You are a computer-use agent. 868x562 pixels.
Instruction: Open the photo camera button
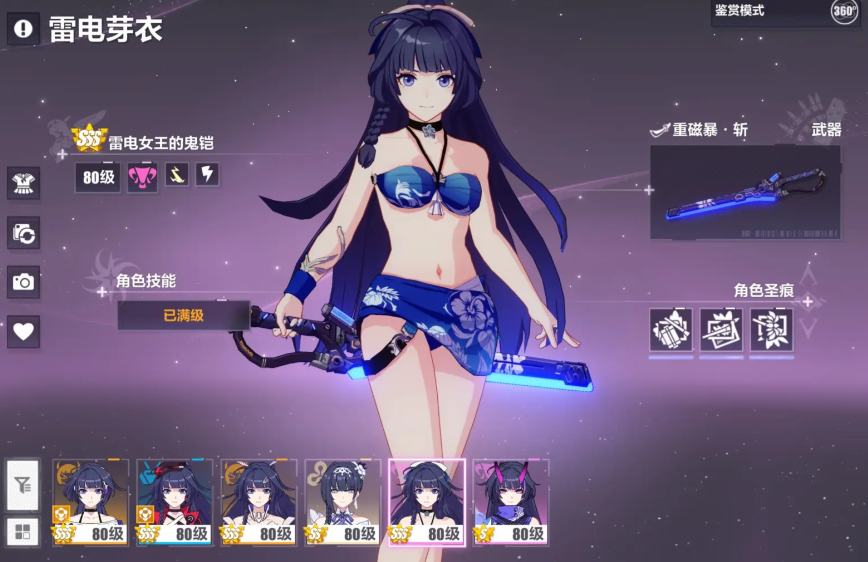point(23,283)
